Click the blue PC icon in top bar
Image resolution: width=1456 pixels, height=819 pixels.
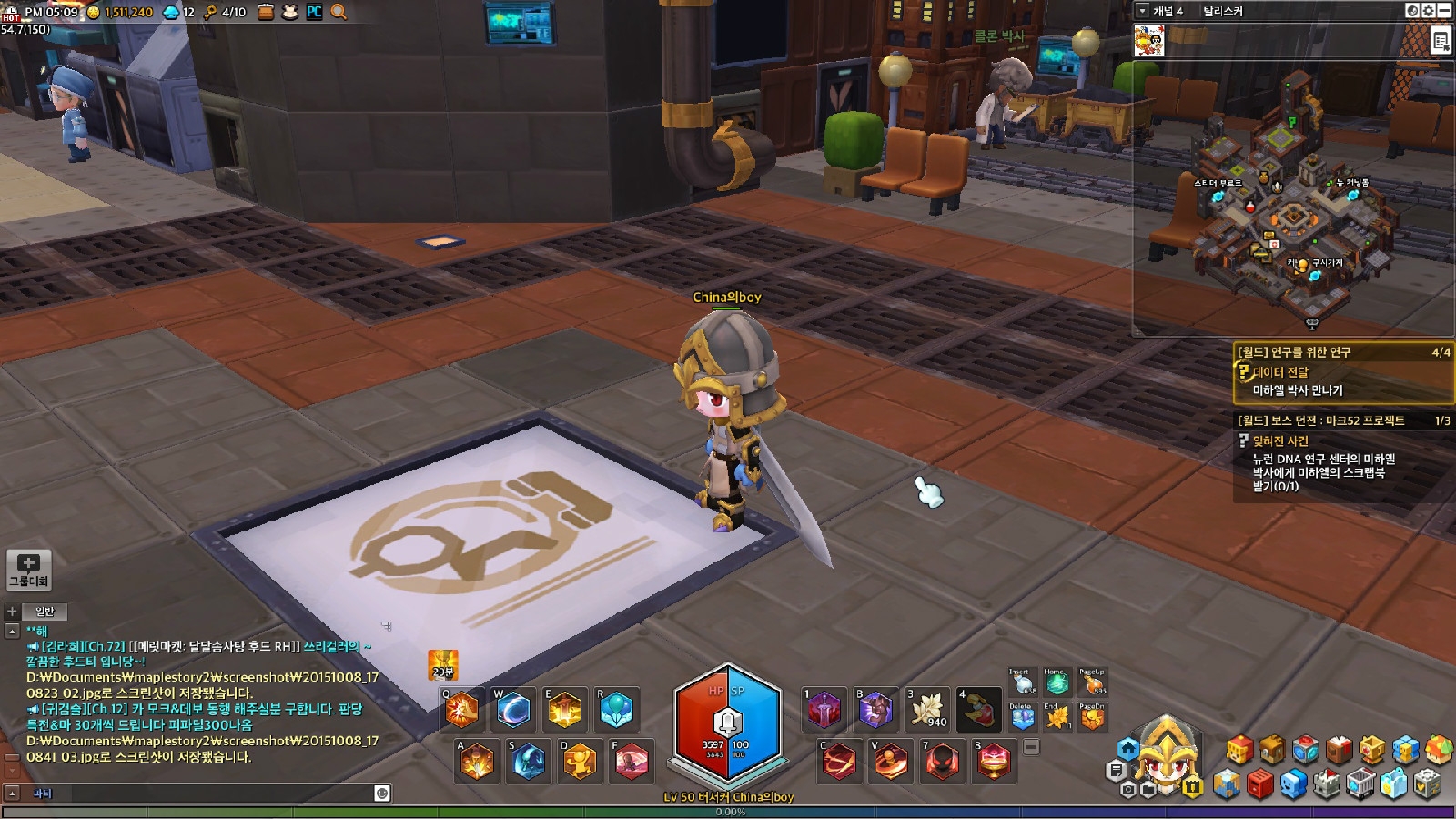(314, 12)
